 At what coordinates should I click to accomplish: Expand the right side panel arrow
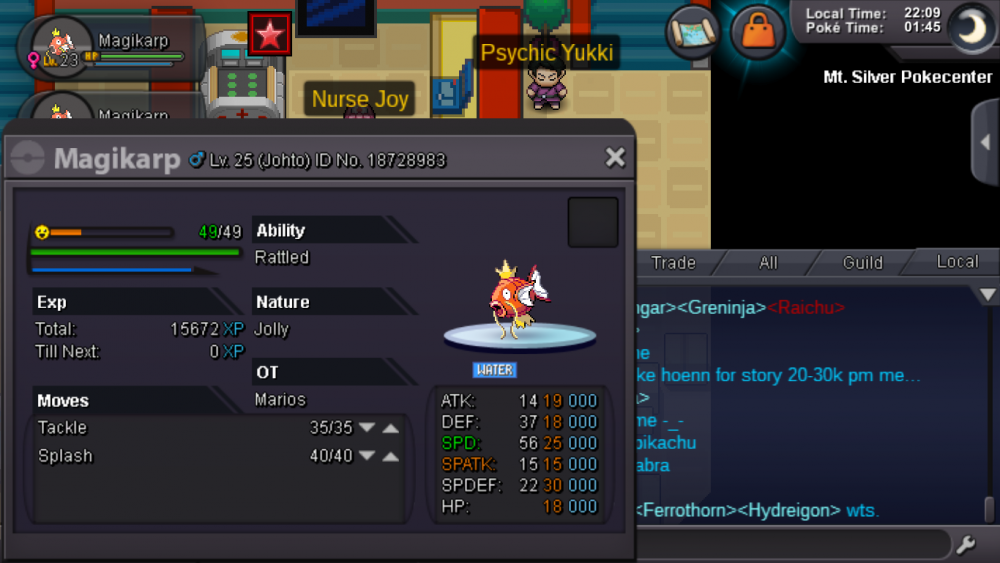click(x=984, y=142)
